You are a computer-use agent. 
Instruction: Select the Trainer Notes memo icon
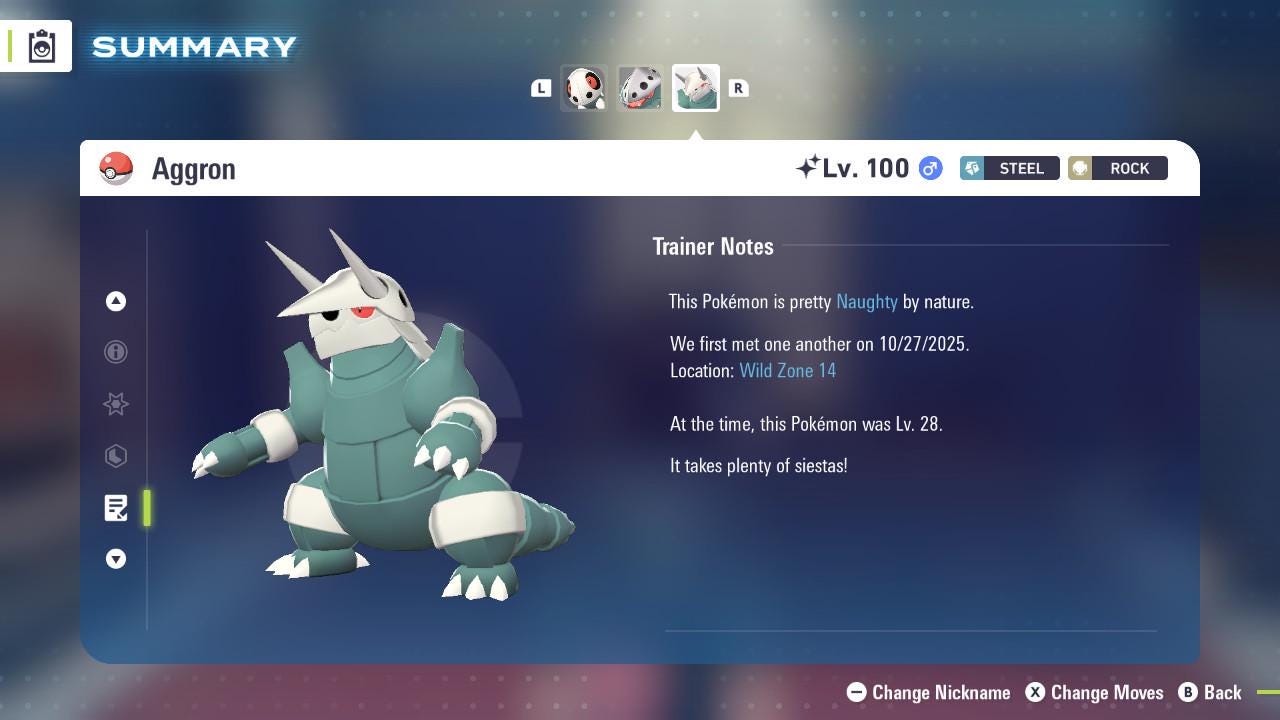(x=116, y=508)
